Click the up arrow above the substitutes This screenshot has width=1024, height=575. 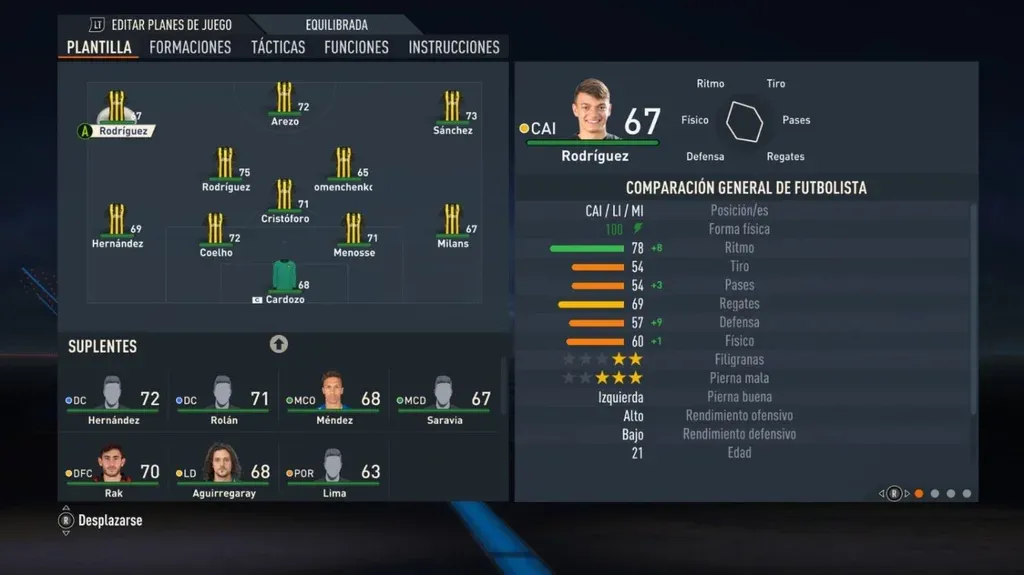click(279, 344)
